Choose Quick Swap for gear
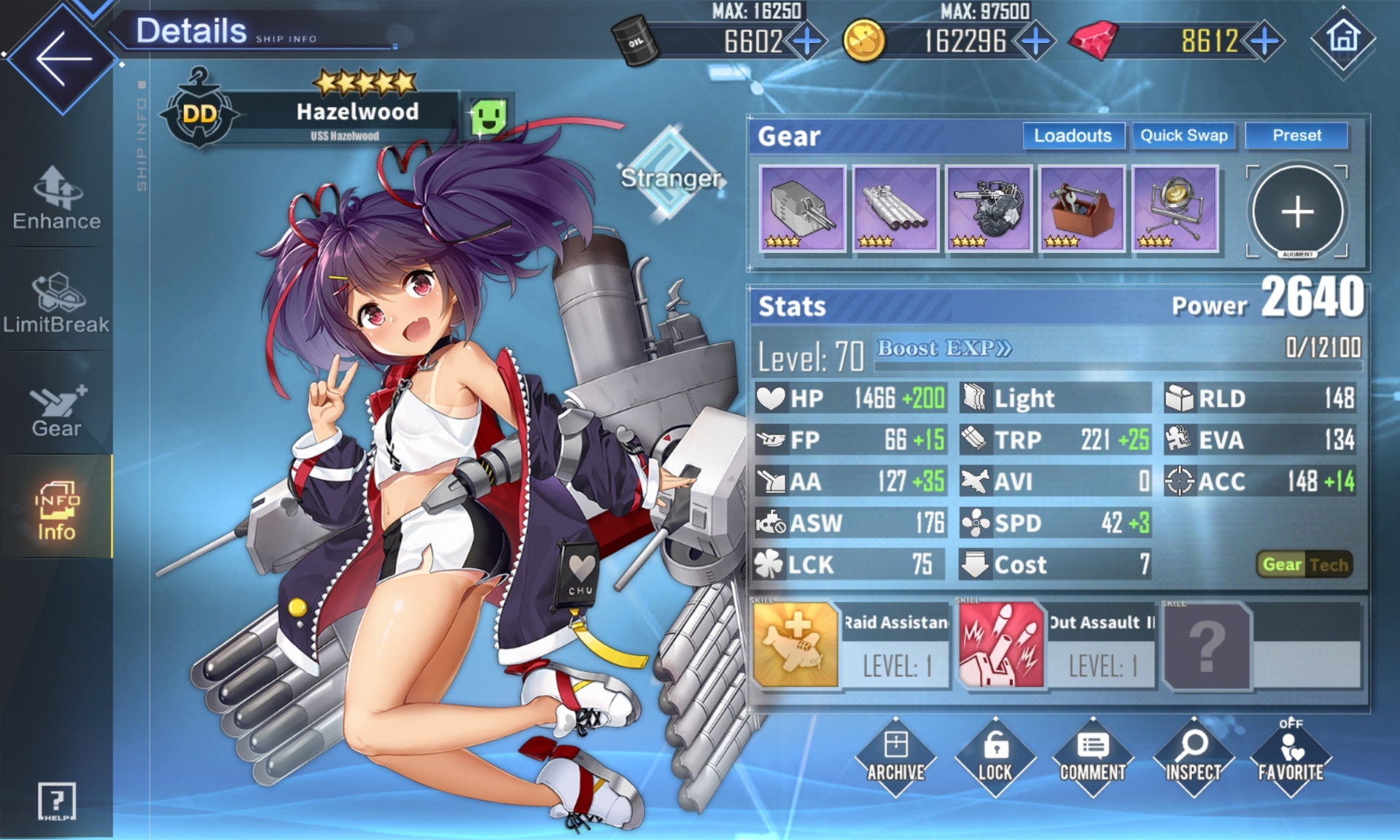 [1183, 136]
